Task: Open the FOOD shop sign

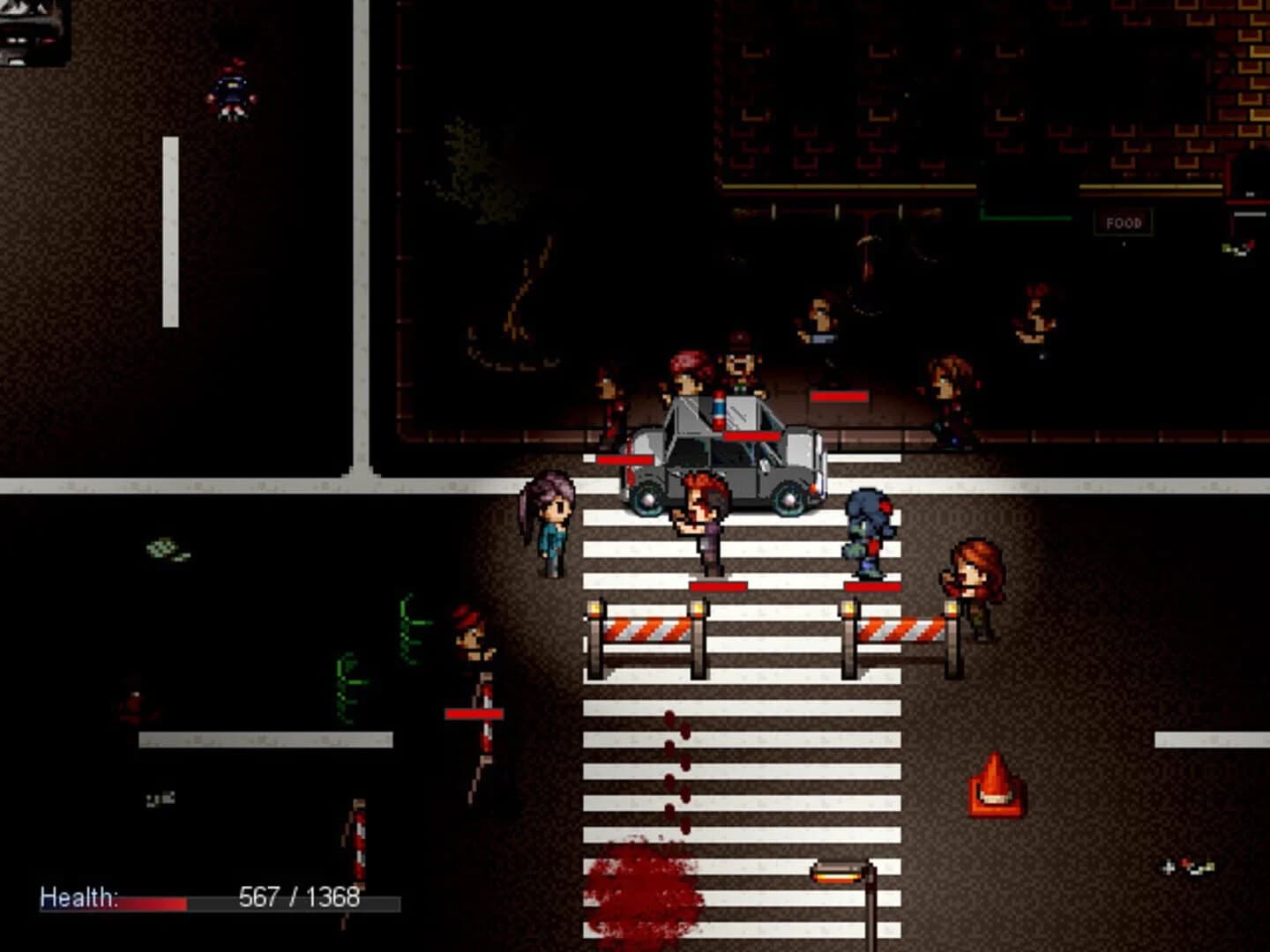Action: 1122,222
